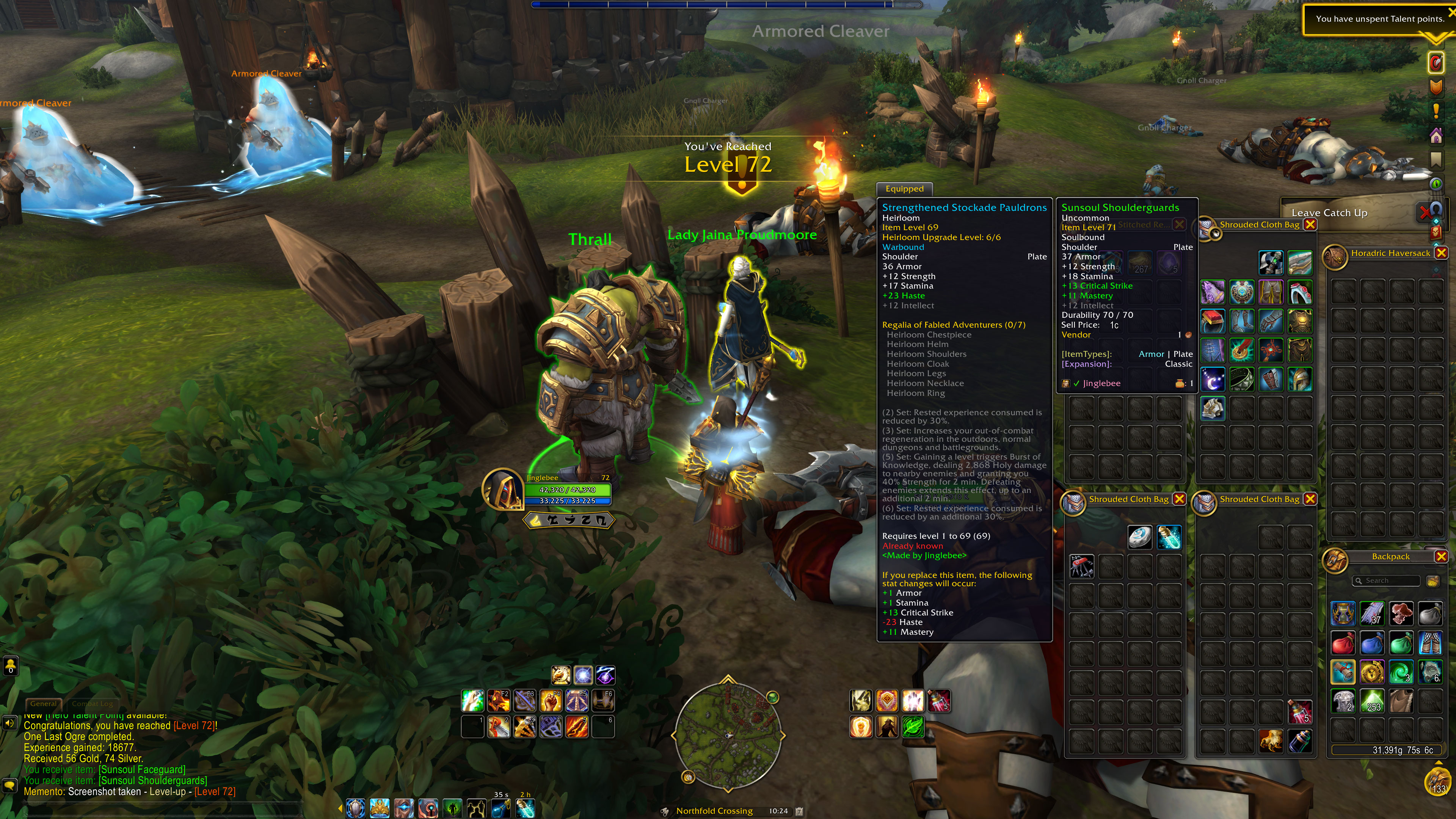The height and width of the screenshot is (819, 1456).
Task: Open the Sunsoul Shoulderguards chat link
Action: click(x=152, y=781)
